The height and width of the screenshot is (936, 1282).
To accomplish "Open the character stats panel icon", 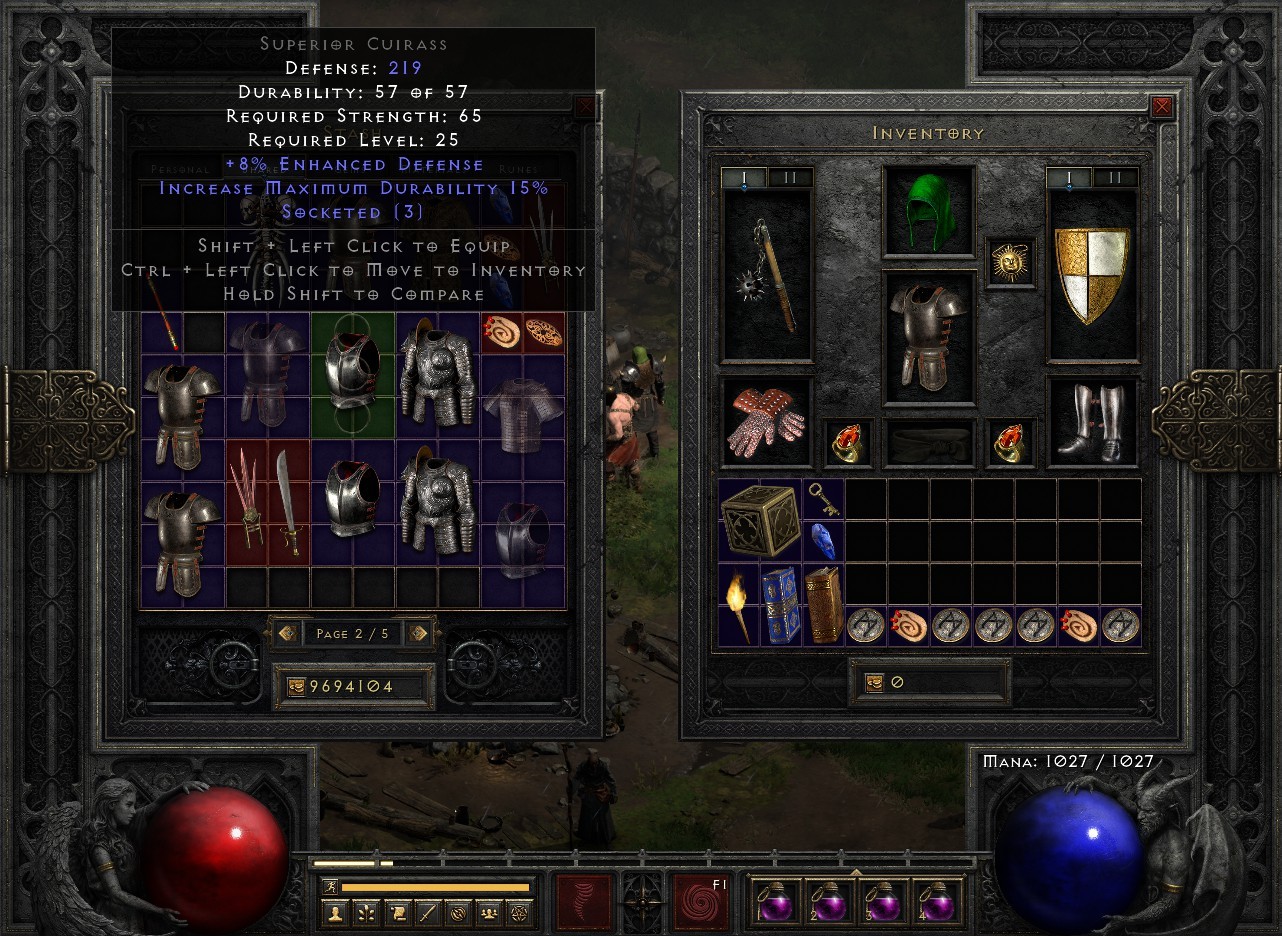I will pos(334,913).
